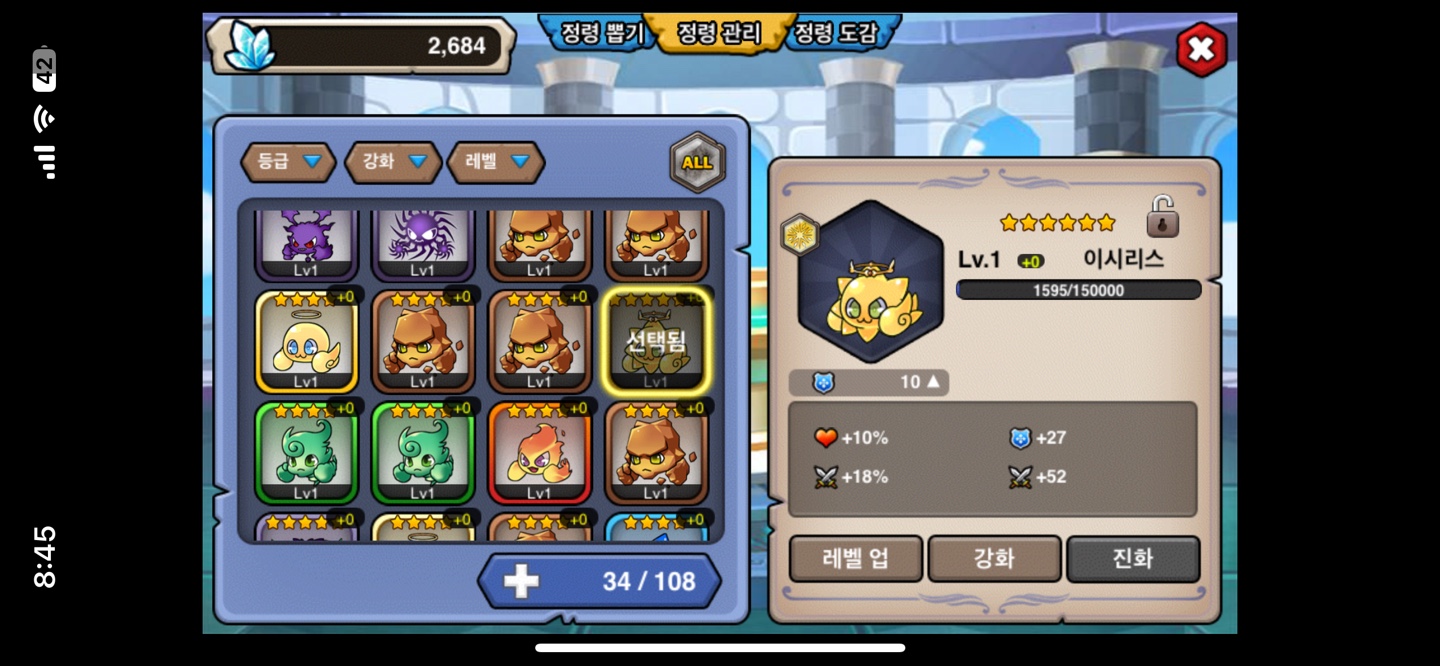Close the spirit screen with the red X
The height and width of the screenshot is (666, 1440).
[1200, 49]
